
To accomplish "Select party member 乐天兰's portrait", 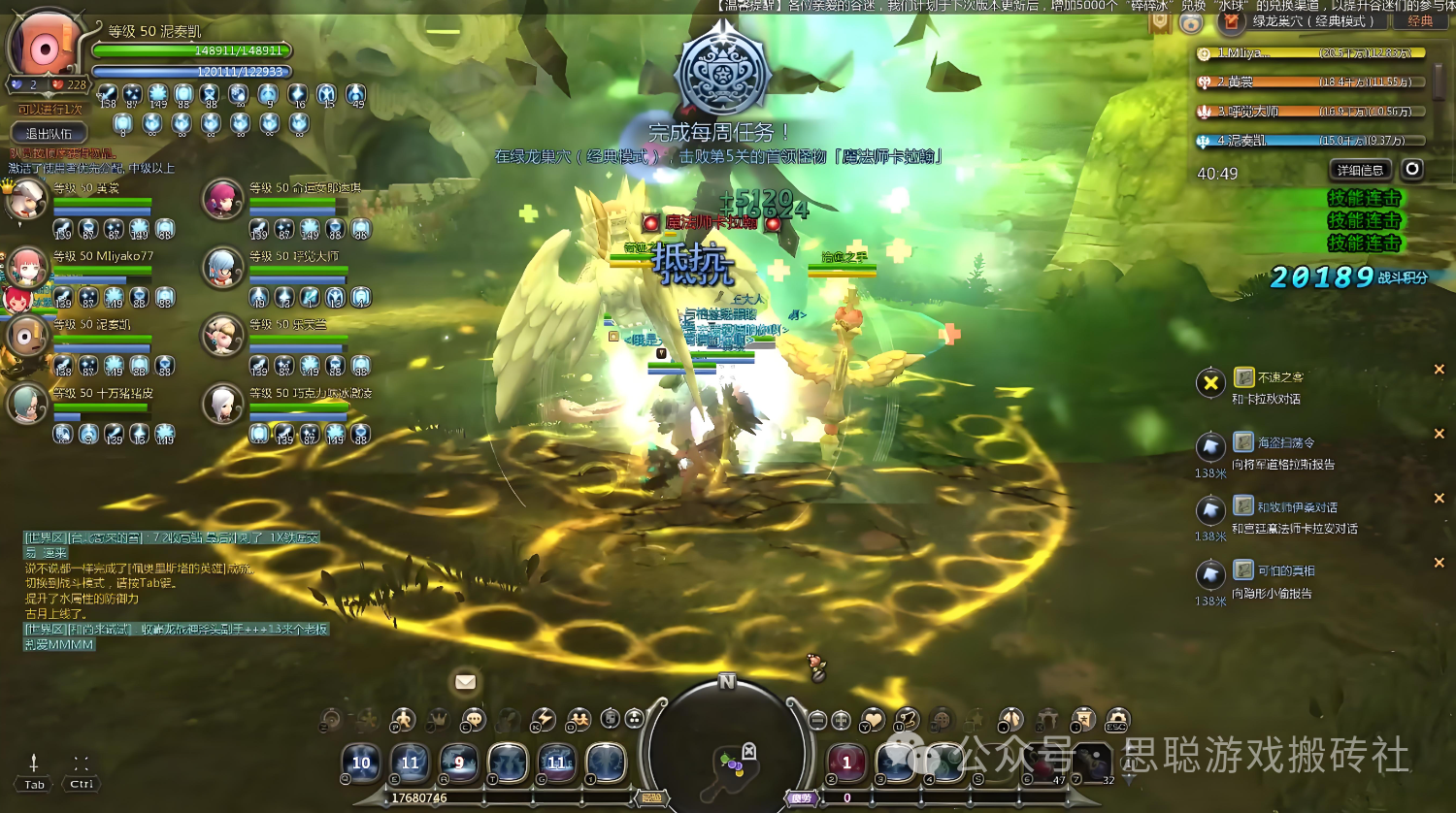I will [222, 336].
